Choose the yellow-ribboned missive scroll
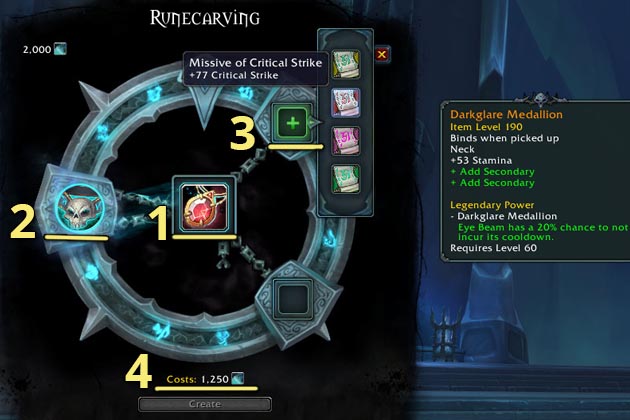The image size is (630, 420). 345,60
